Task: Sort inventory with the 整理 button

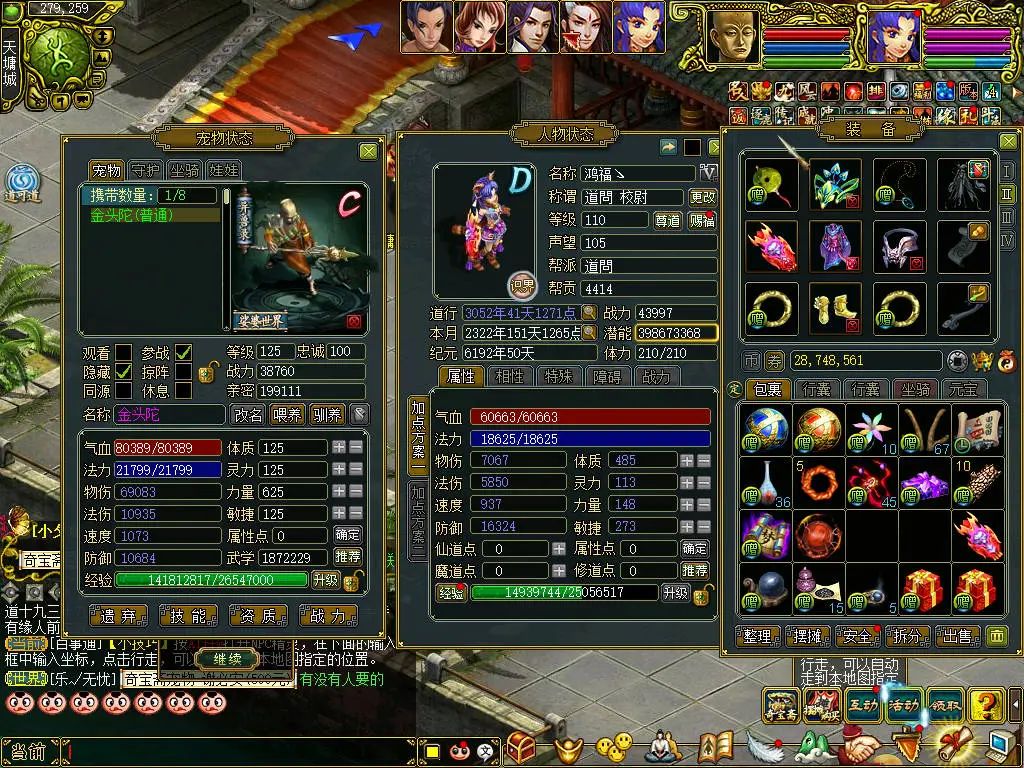Action: click(x=757, y=636)
